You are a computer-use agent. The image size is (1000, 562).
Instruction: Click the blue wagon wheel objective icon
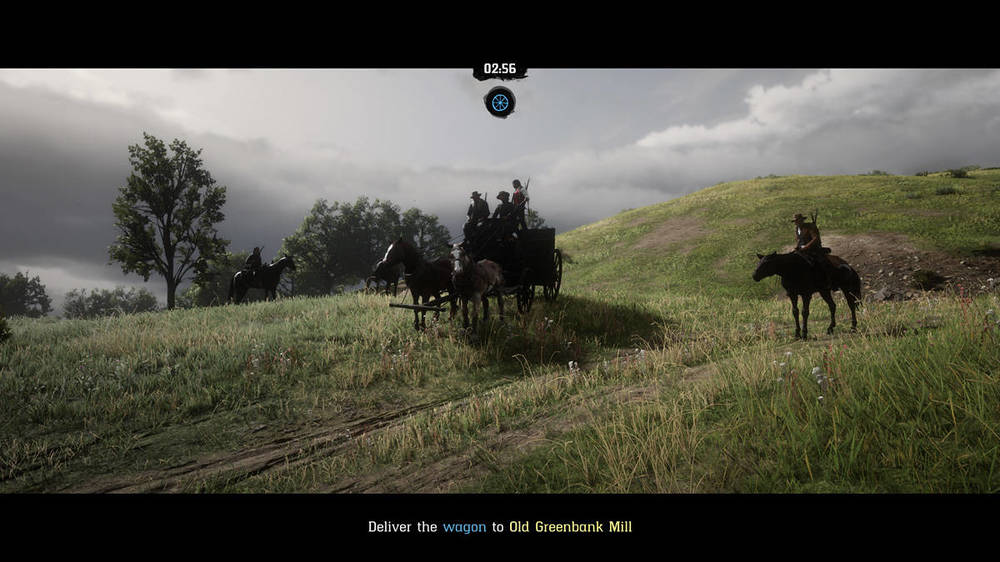[499, 101]
